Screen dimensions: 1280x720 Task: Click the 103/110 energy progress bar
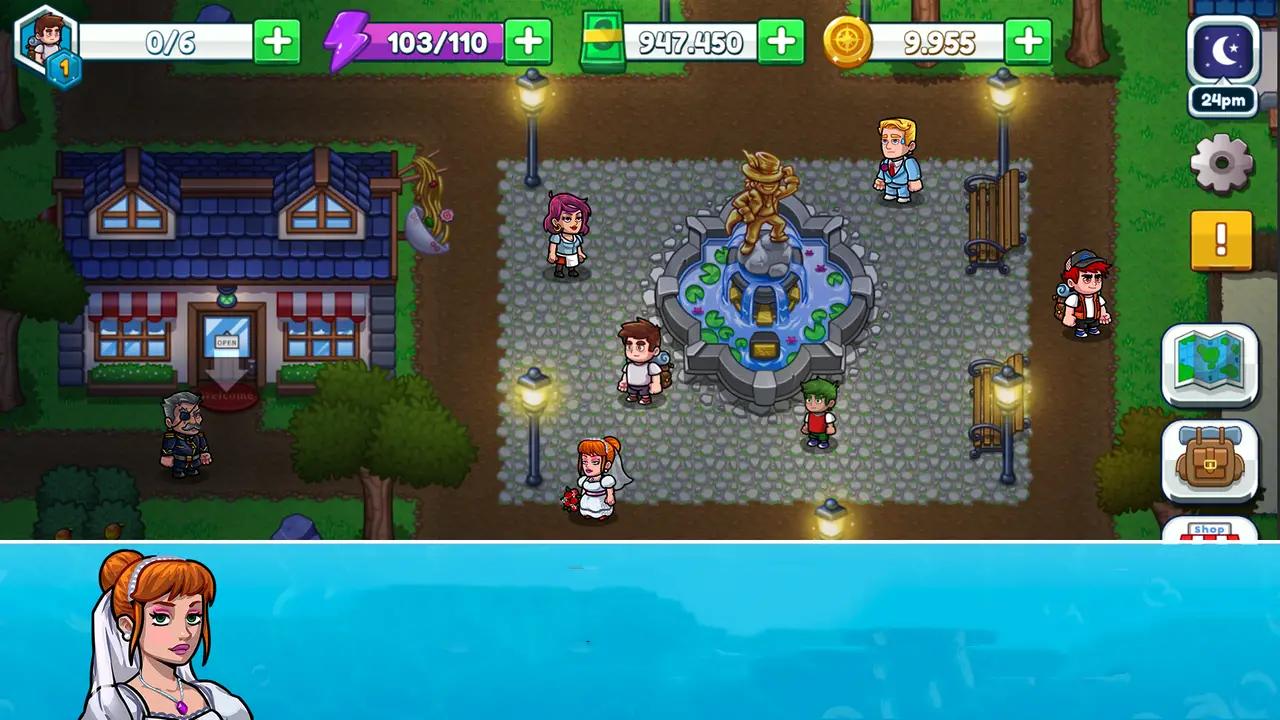point(440,41)
